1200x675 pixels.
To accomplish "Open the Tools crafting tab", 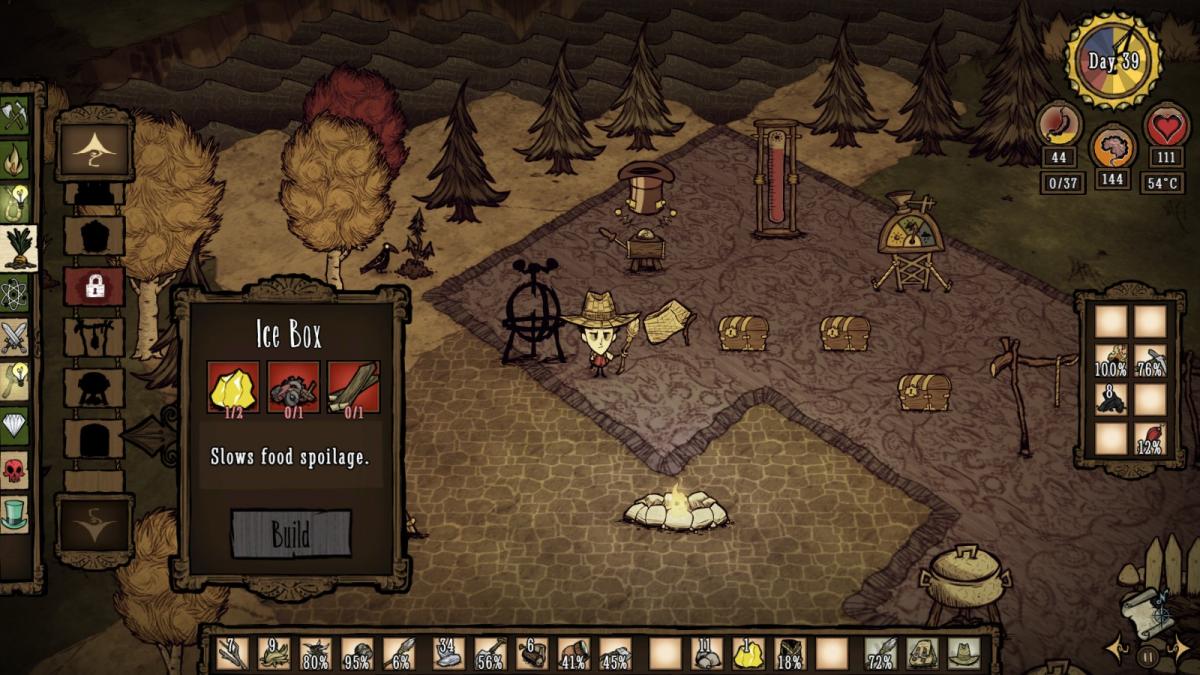I will 14,115.
